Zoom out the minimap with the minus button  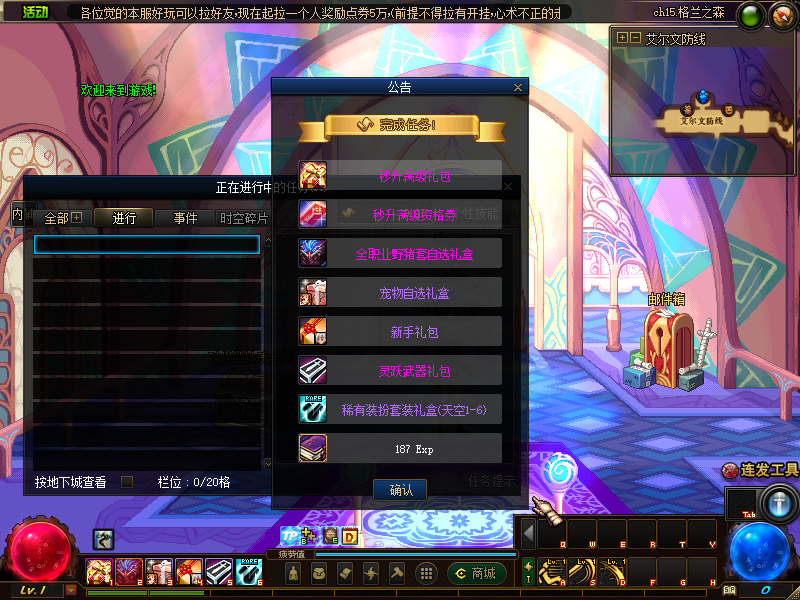pyautogui.click(x=635, y=37)
